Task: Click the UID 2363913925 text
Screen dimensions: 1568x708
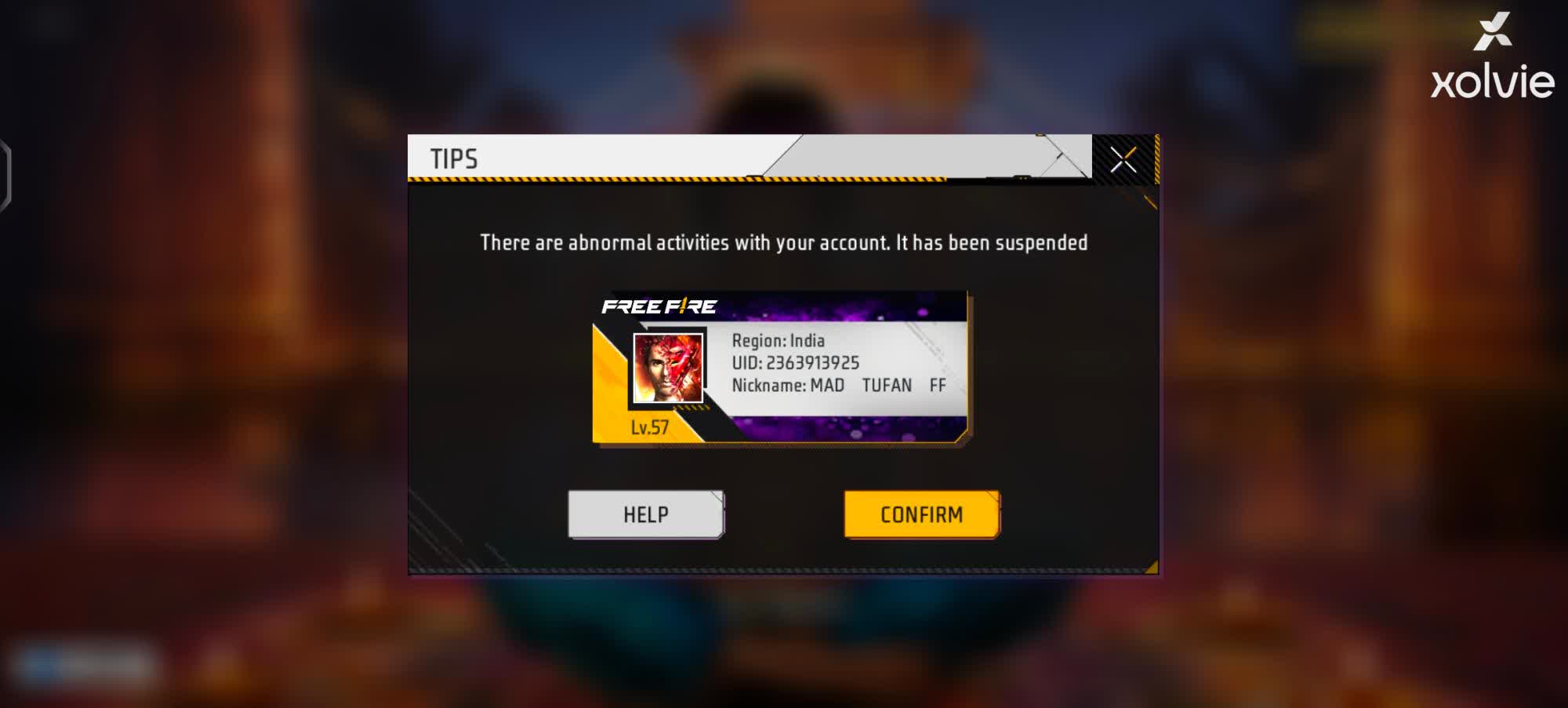Action: pyautogui.click(x=796, y=362)
